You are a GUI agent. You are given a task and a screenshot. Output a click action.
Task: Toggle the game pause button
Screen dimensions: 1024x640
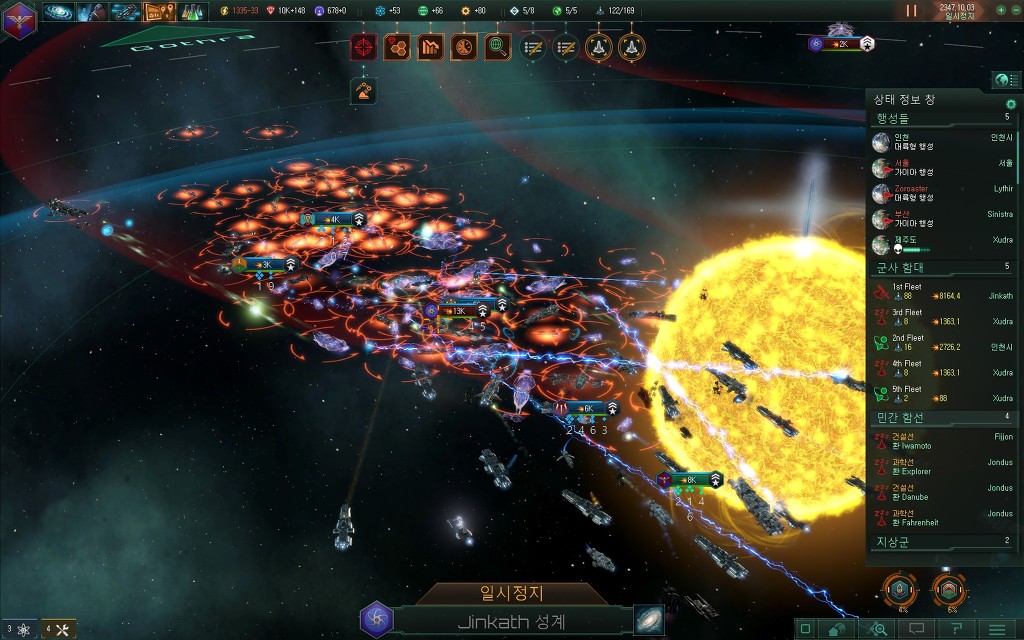911,11
